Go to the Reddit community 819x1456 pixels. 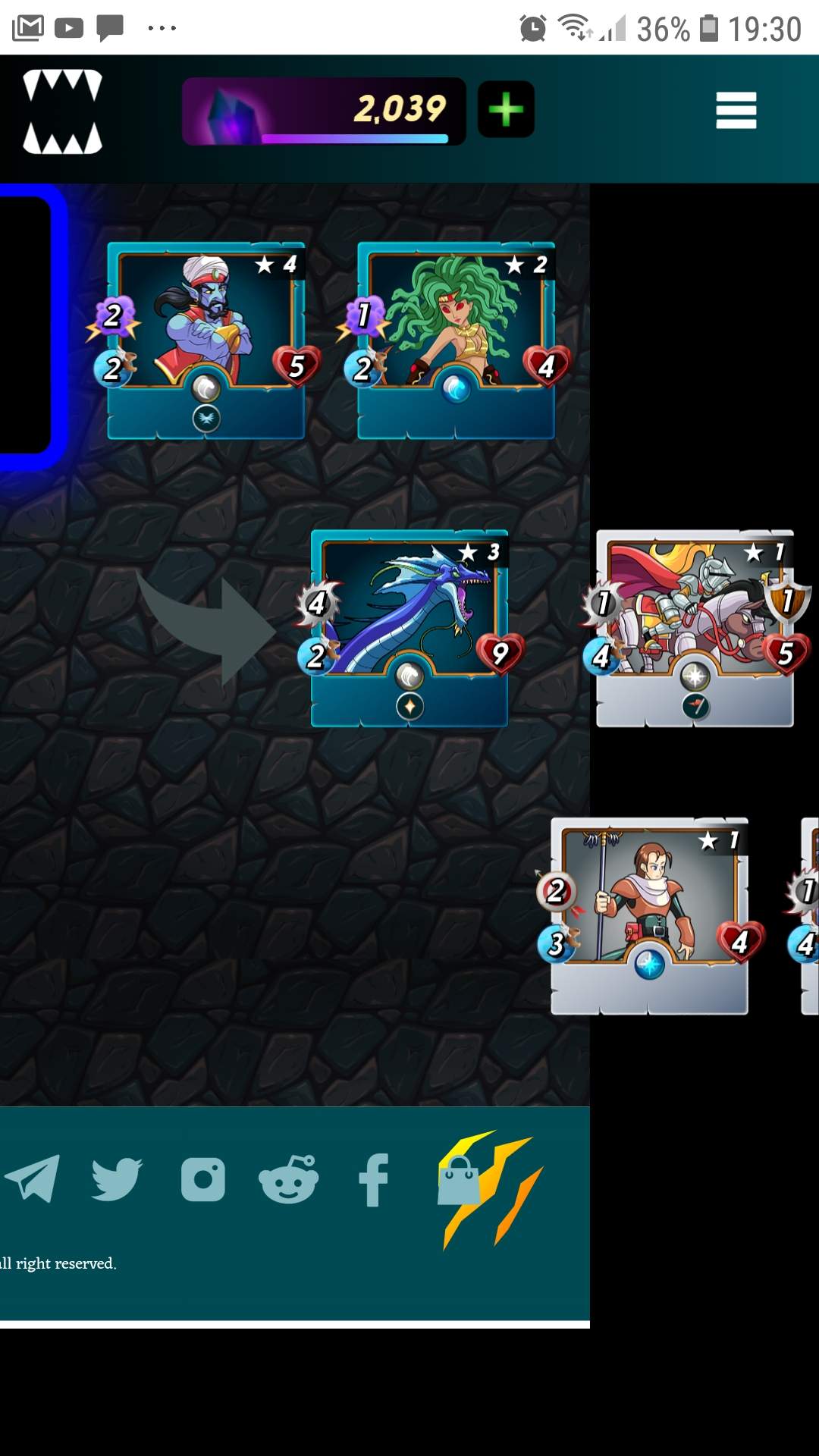click(288, 1179)
